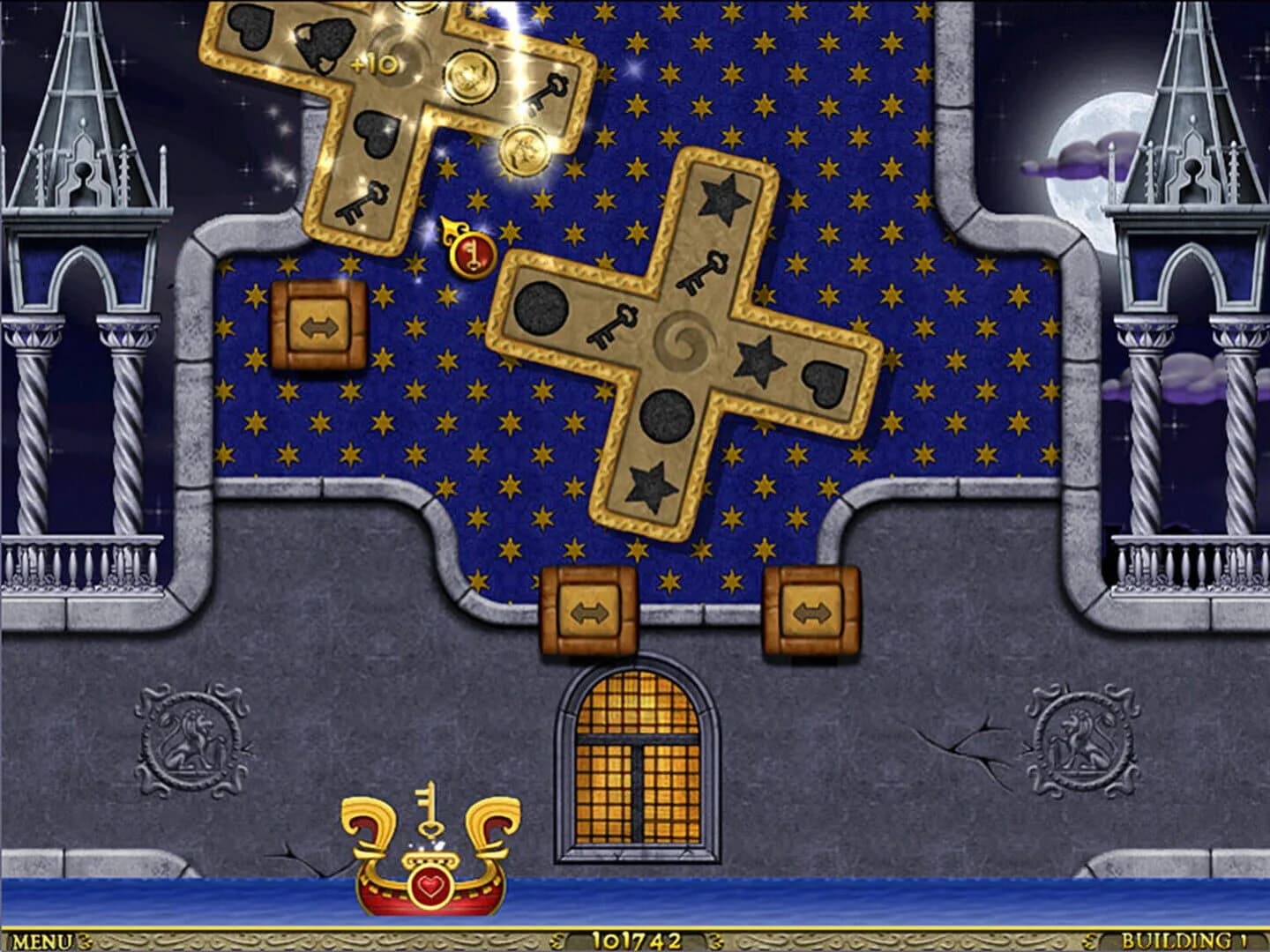Click the golden key floating above the gondola
Viewport: 1270px width, 952px height.
tap(430, 809)
